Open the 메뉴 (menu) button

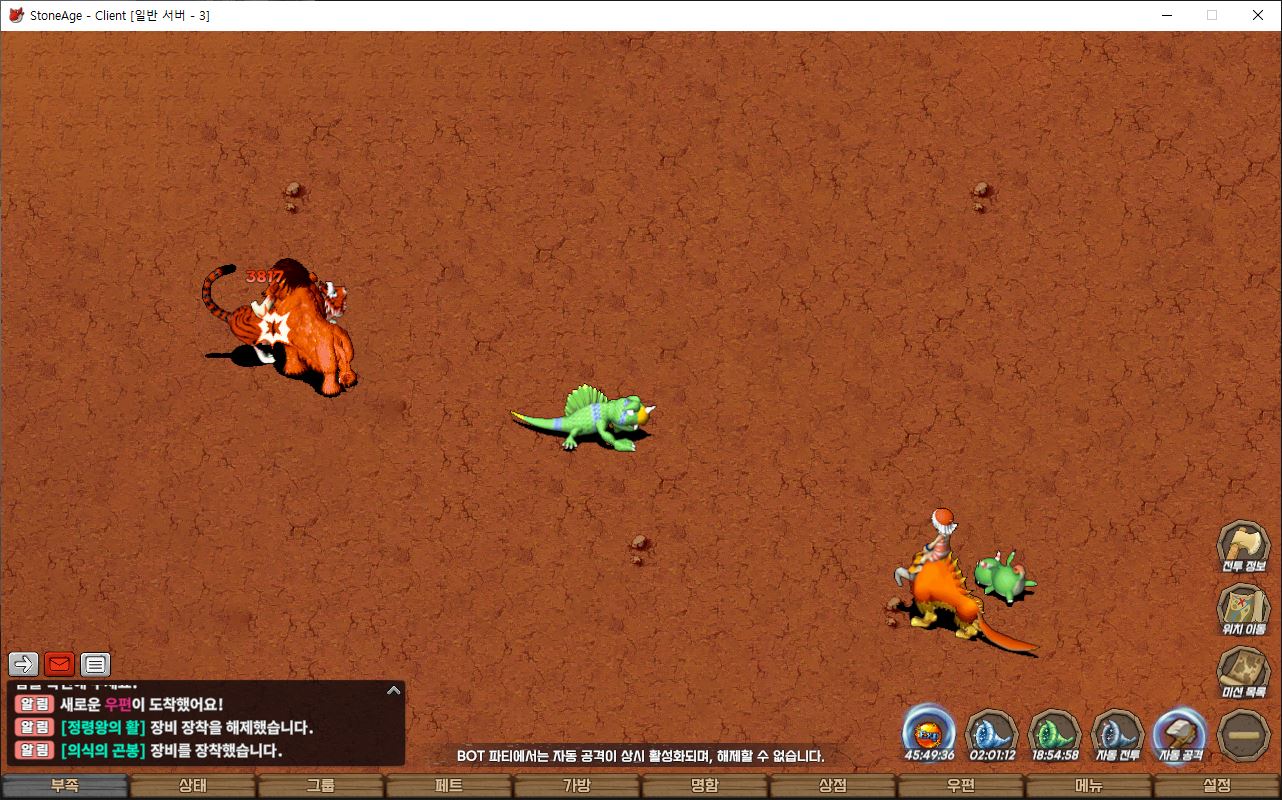click(x=1089, y=786)
